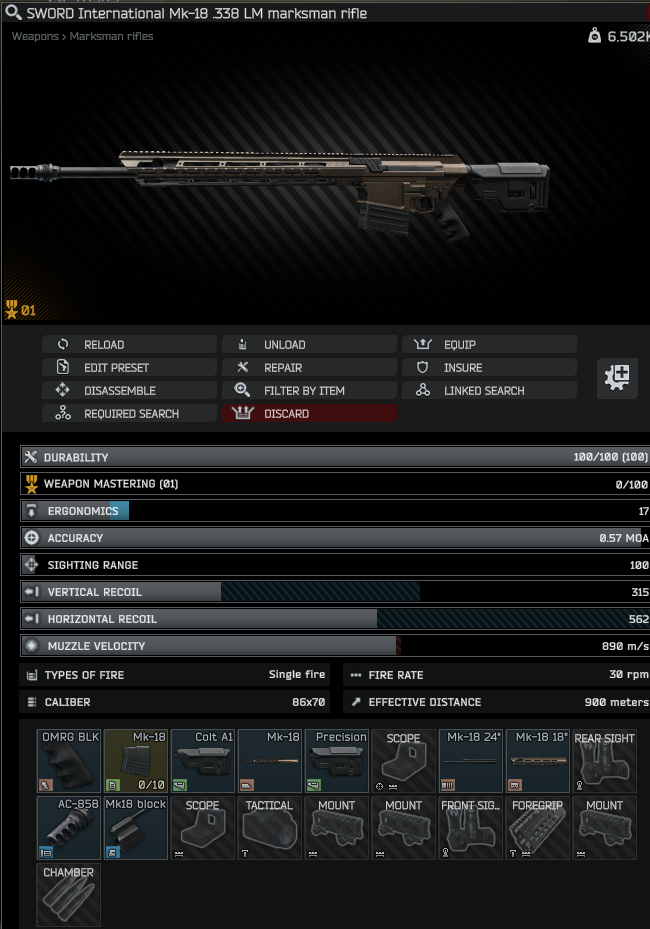Open the EDIT PRESET option

click(129, 368)
